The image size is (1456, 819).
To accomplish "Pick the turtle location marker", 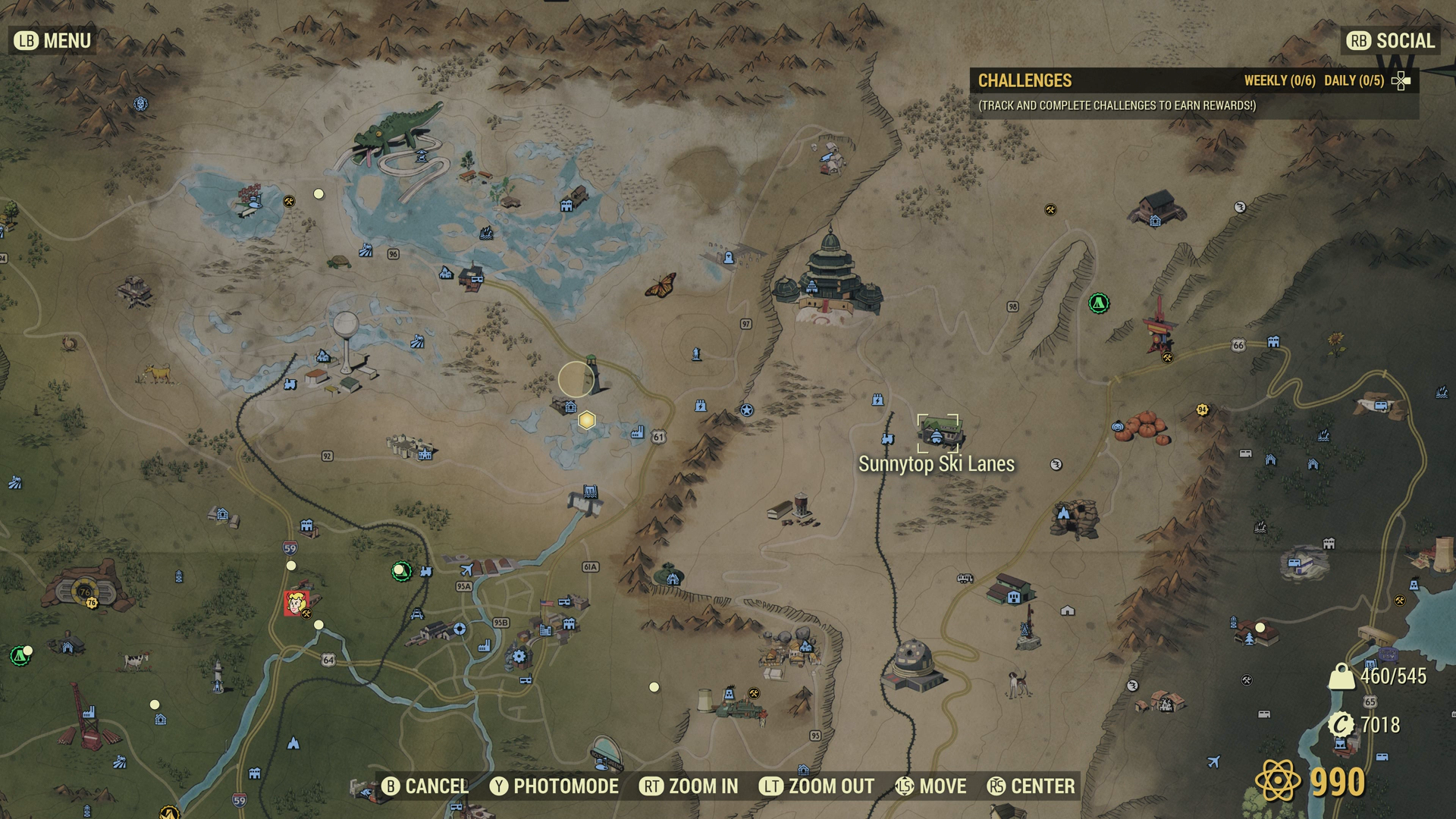I will [x=338, y=262].
